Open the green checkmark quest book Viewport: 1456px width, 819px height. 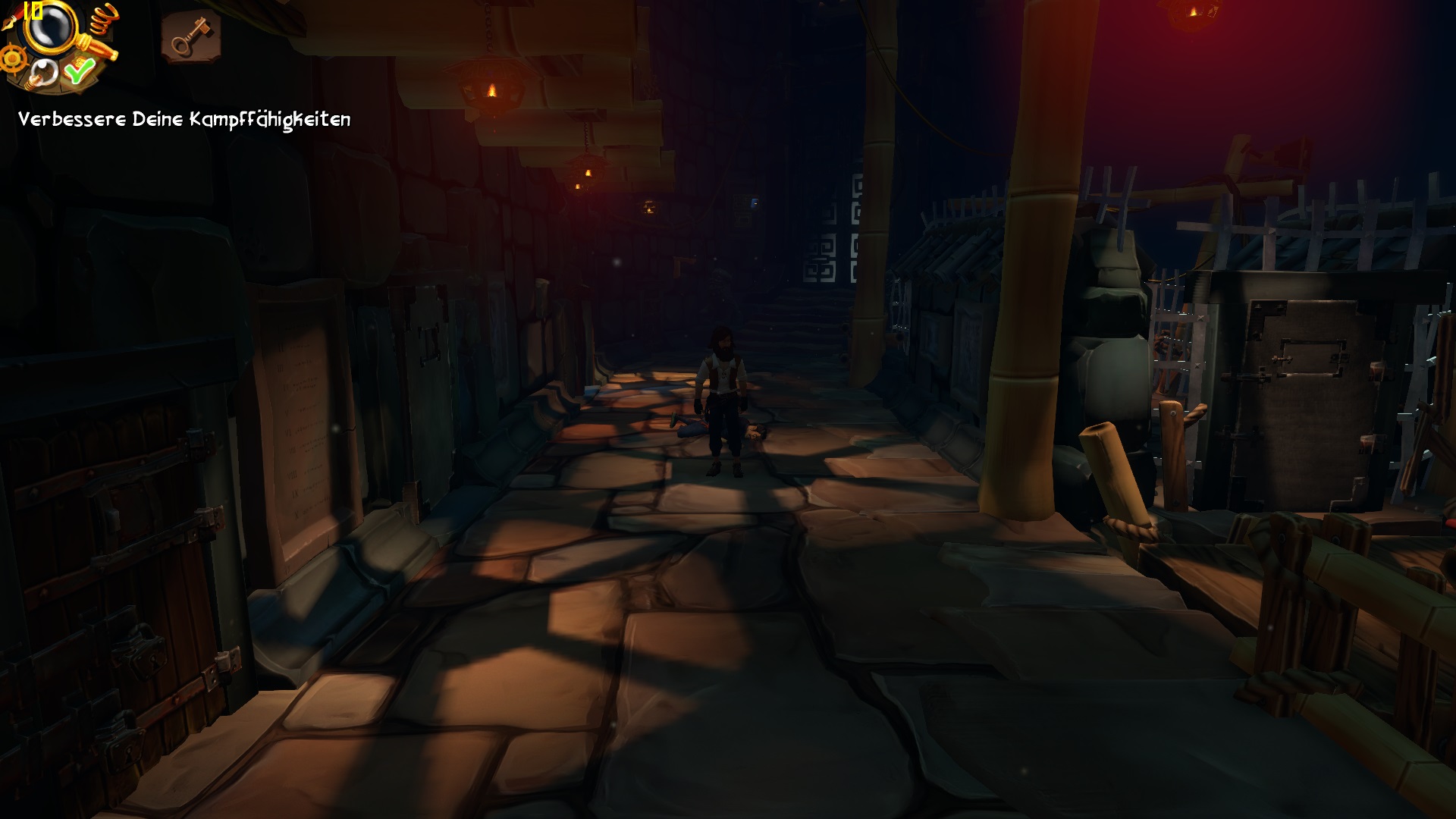78,71
